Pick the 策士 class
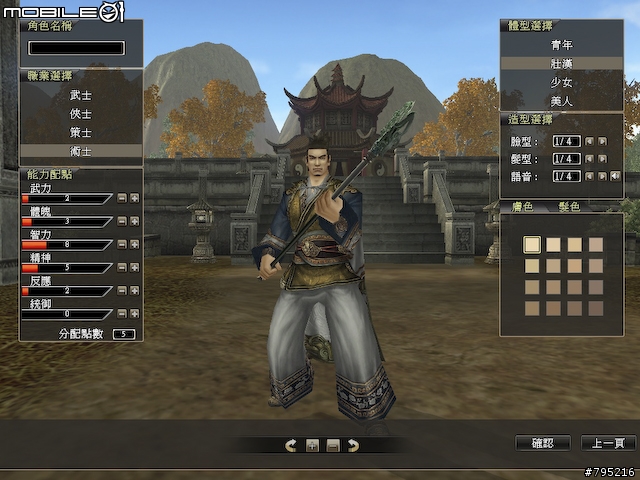This screenshot has width=640, height=480. pos(81,132)
